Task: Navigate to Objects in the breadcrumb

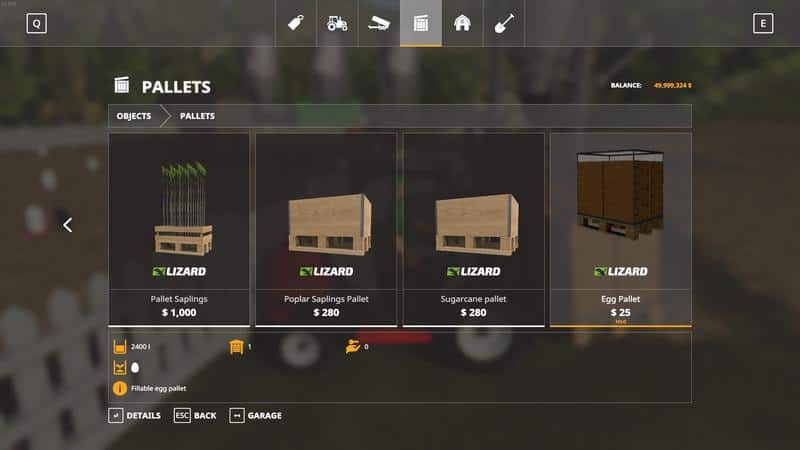Action: (x=134, y=116)
